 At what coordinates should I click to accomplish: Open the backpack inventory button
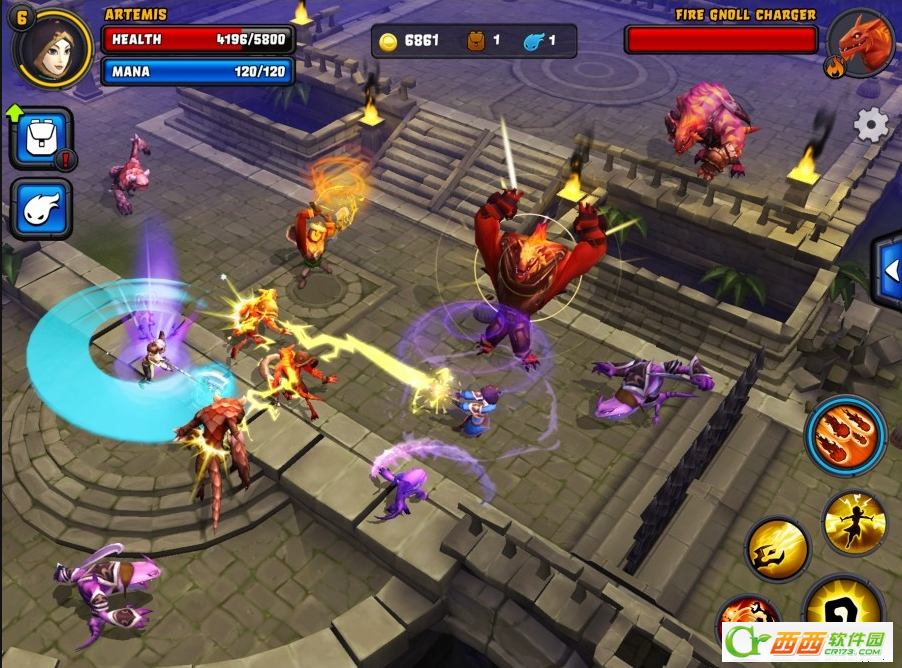click(x=41, y=139)
